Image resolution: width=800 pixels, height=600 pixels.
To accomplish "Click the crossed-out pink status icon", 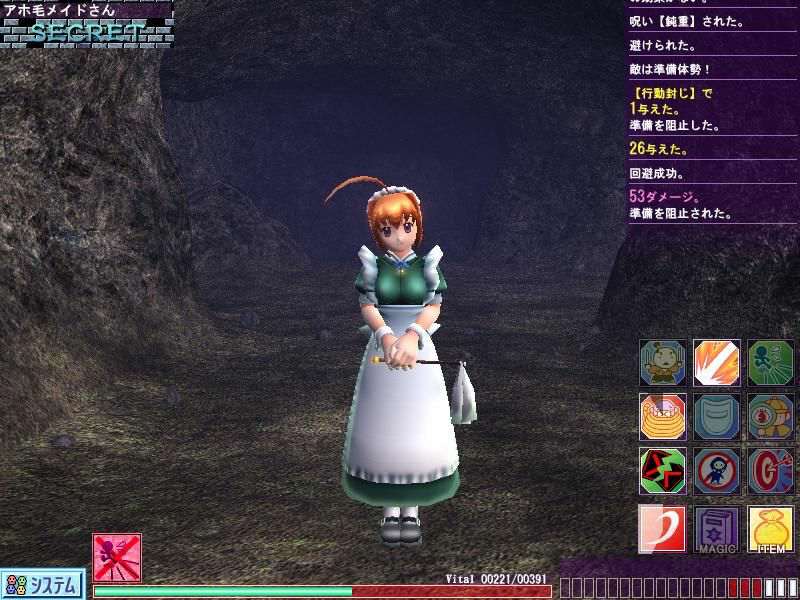I will (x=117, y=557).
